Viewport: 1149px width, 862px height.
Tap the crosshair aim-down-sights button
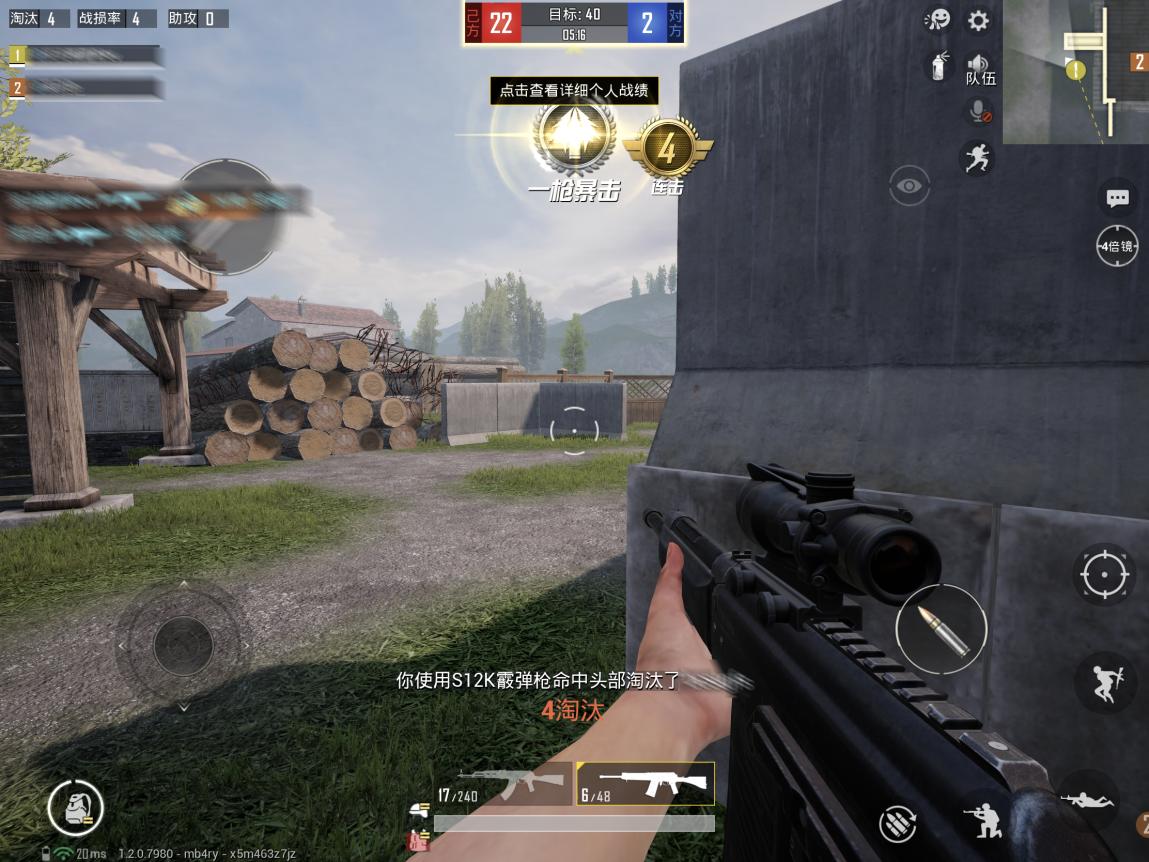pos(1104,575)
